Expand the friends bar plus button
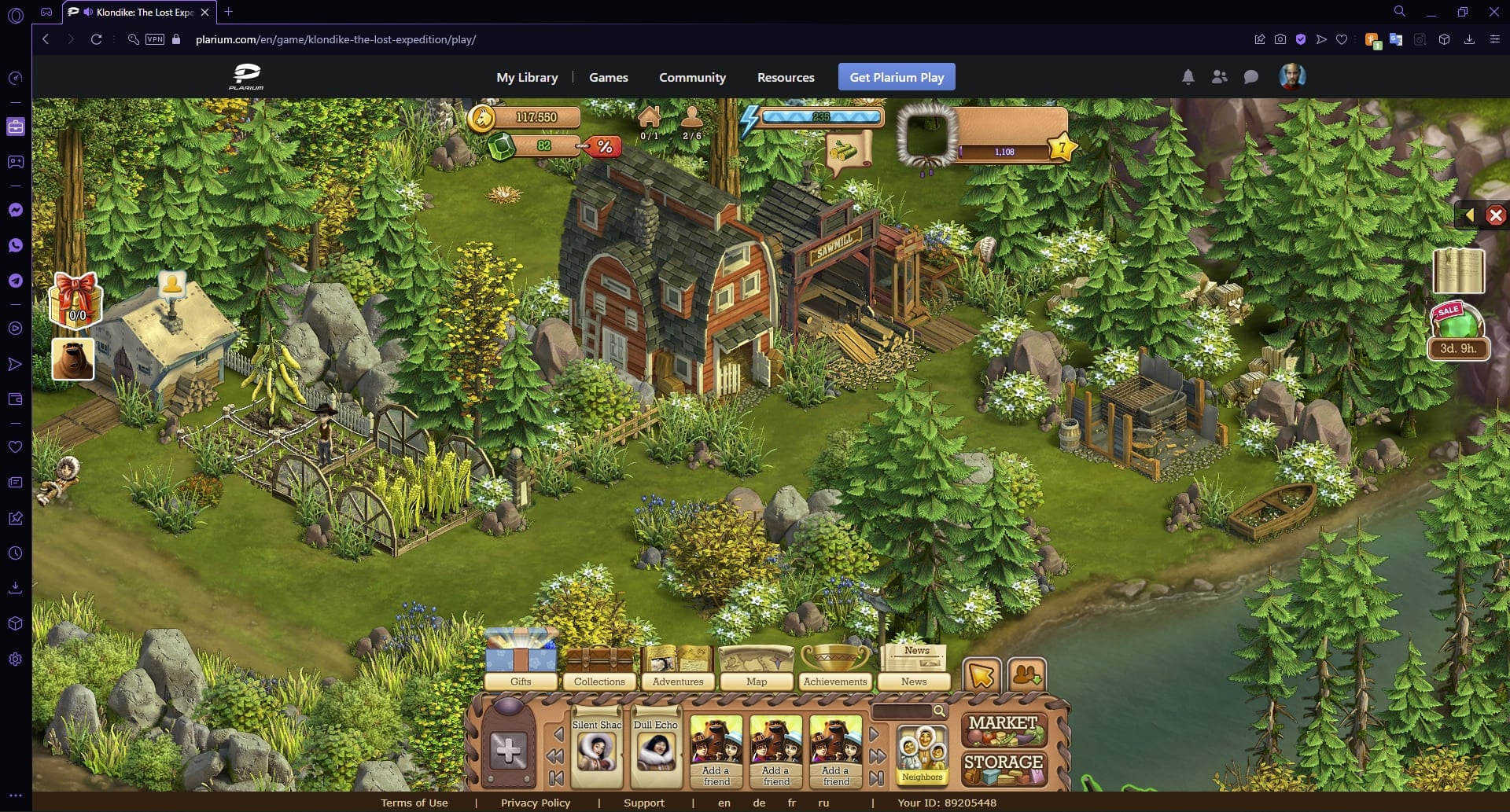This screenshot has width=1510, height=812. pyautogui.click(x=506, y=751)
